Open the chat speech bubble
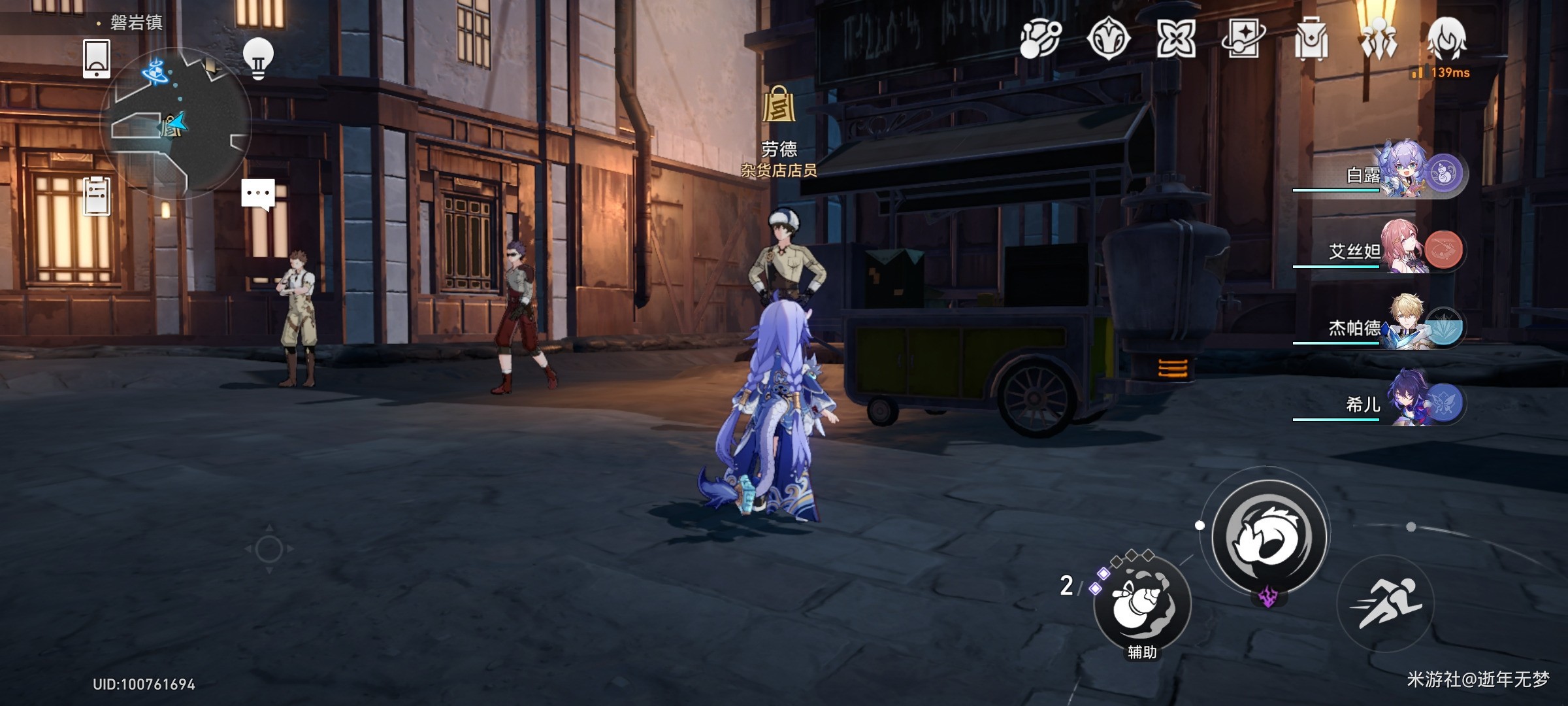 click(x=258, y=195)
